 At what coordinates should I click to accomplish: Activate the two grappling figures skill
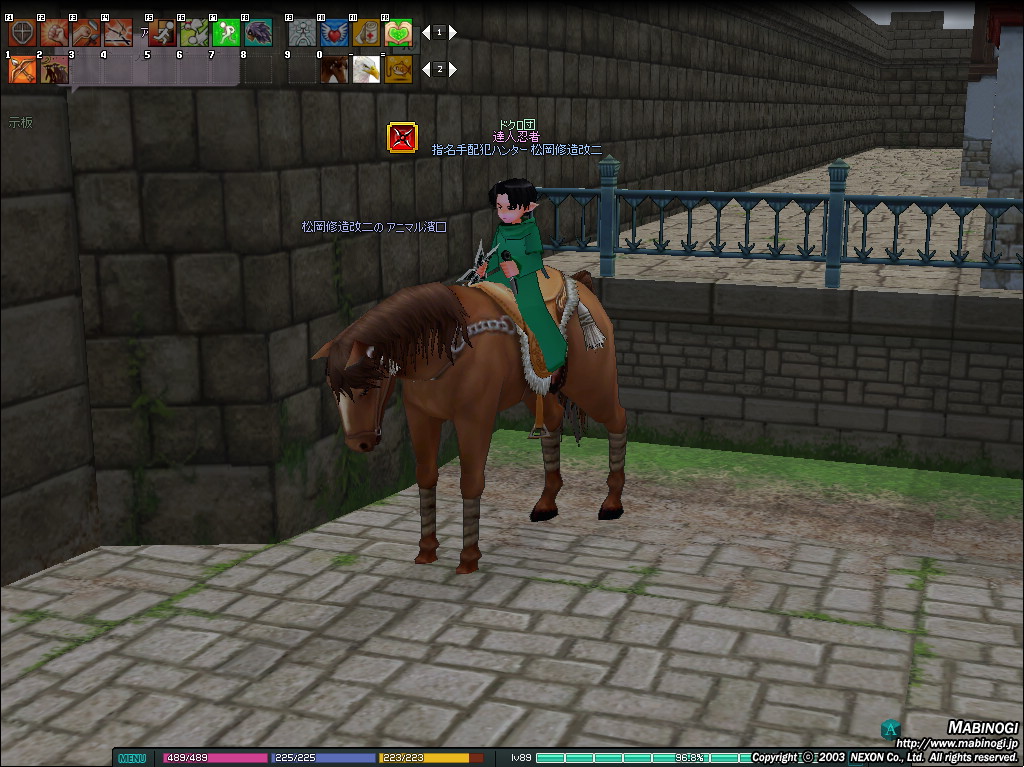click(x=194, y=32)
